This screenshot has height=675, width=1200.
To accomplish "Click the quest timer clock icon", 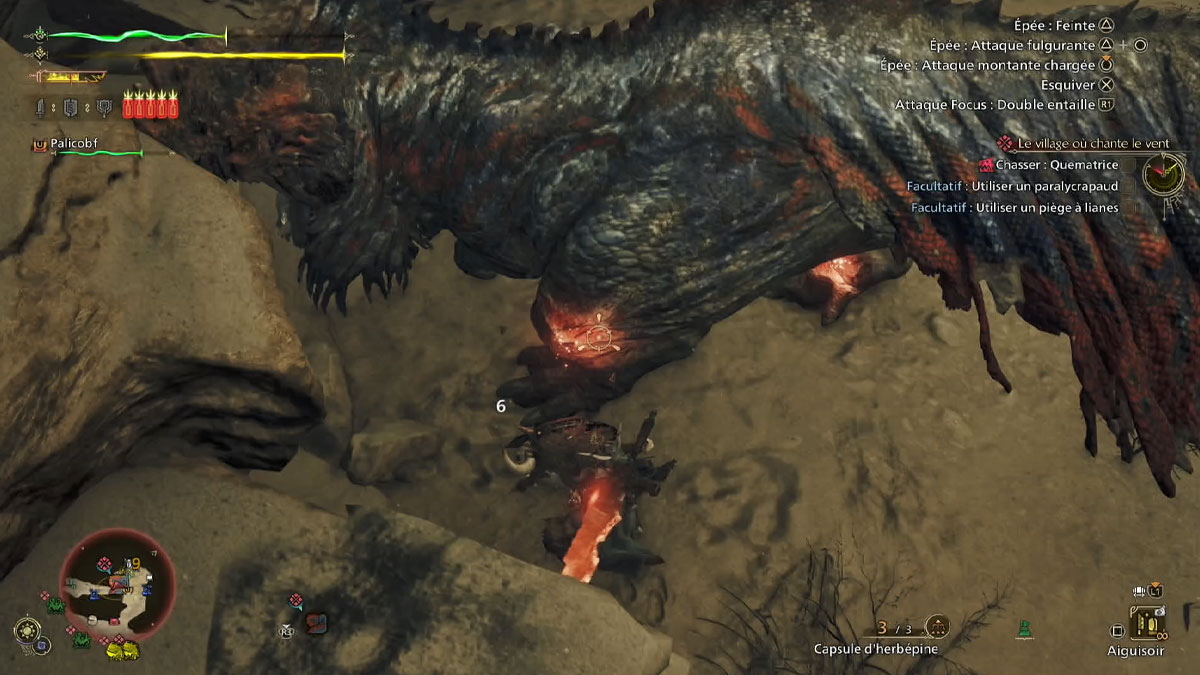I will pyautogui.click(x=1163, y=175).
